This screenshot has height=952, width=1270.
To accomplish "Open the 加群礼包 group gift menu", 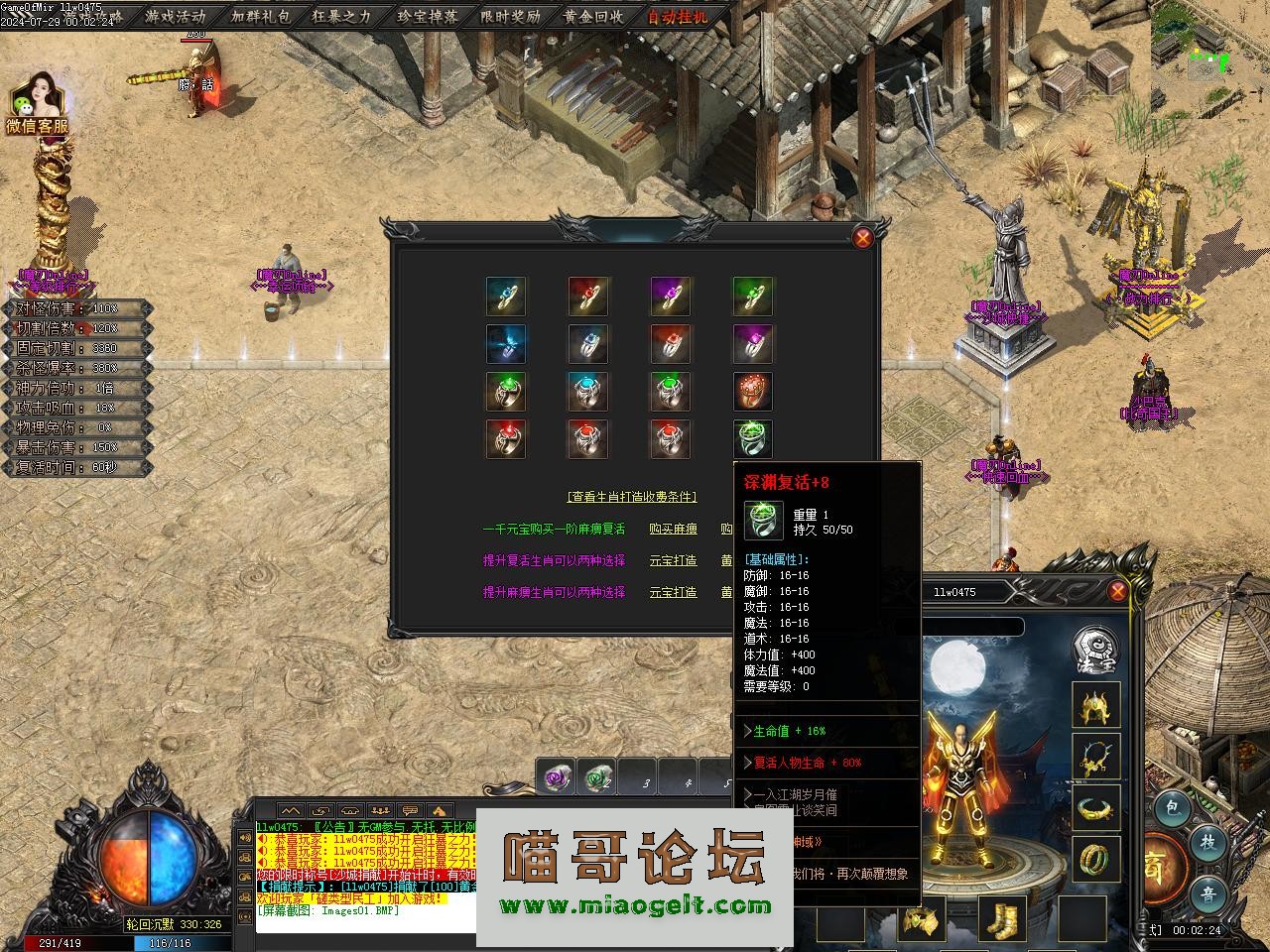I will point(260,16).
